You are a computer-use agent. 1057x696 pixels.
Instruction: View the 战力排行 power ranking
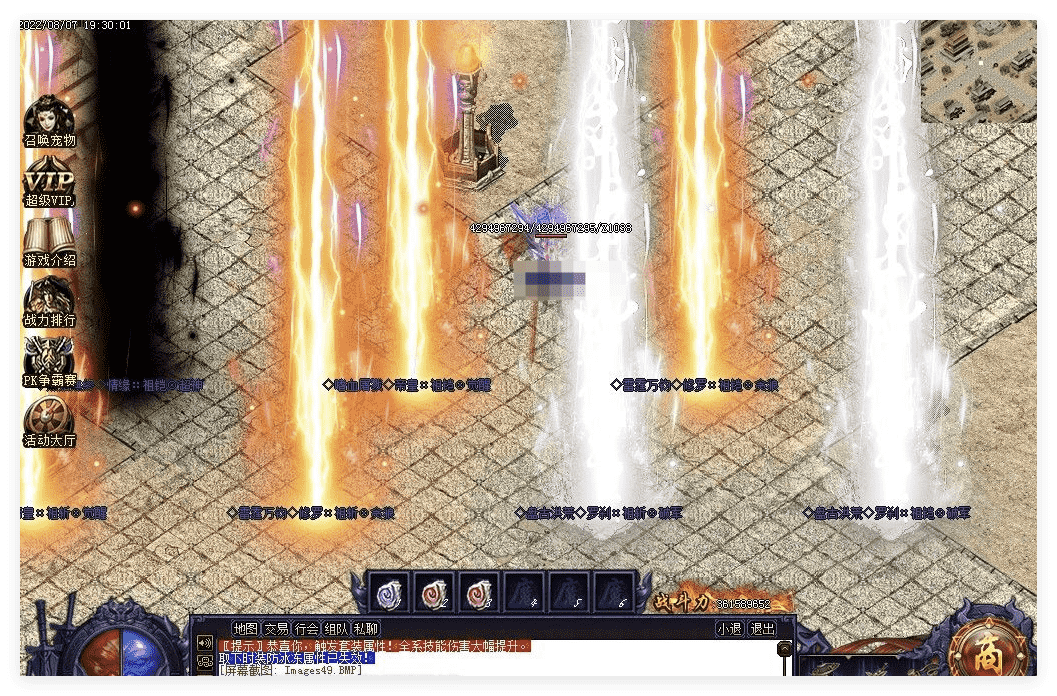pos(49,300)
